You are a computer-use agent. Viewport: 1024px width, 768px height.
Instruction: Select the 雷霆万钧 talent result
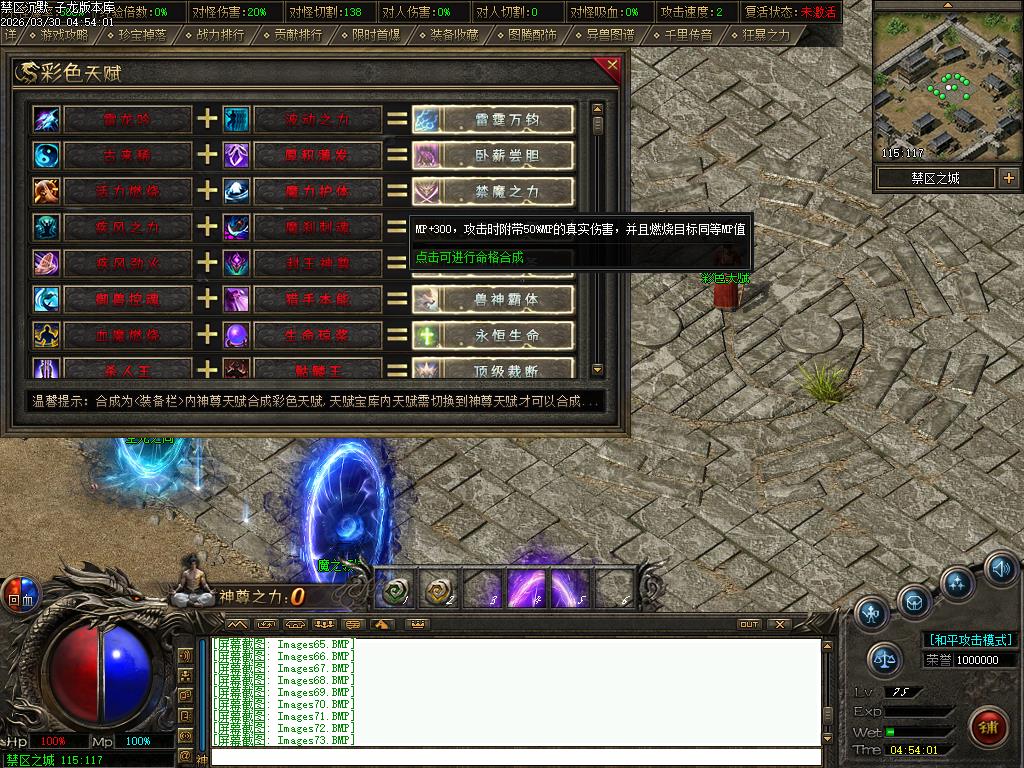point(506,120)
